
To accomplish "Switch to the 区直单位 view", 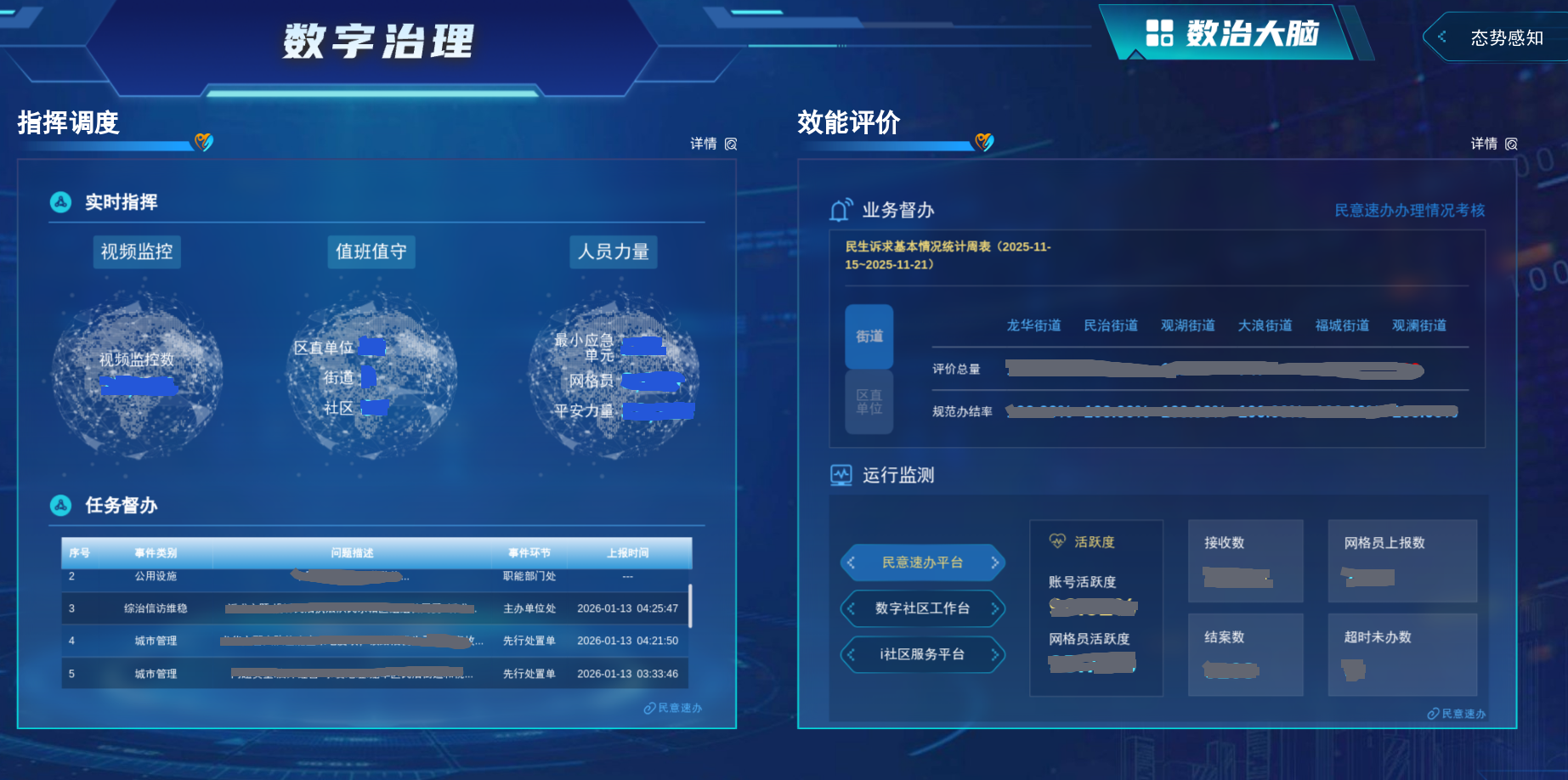I will [x=869, y=402].
